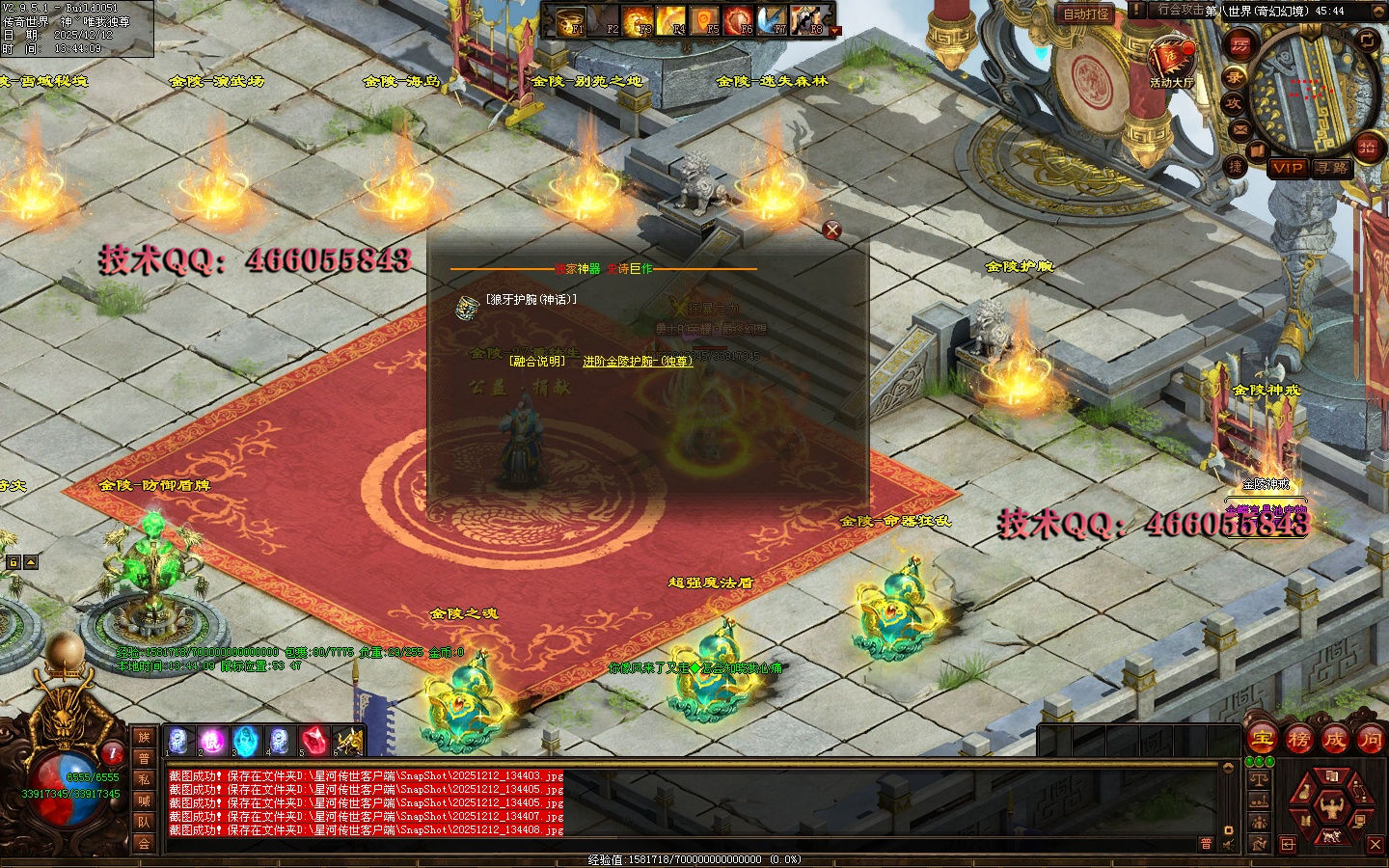Click the 拍 auction button near minimap
The height and width of the screenshot is (868, 1389).
(1367, 147)
